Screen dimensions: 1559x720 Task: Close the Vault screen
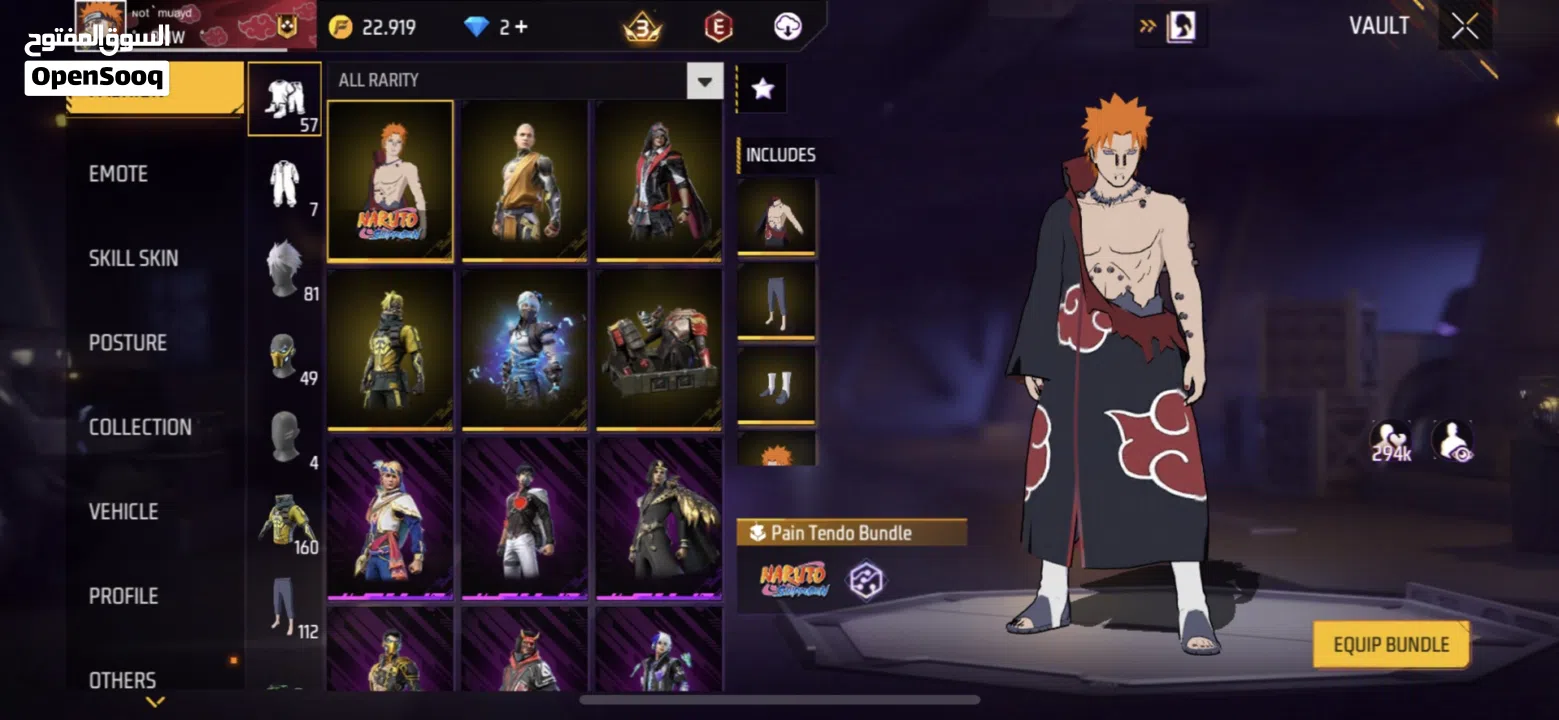tap(1465, 27)
